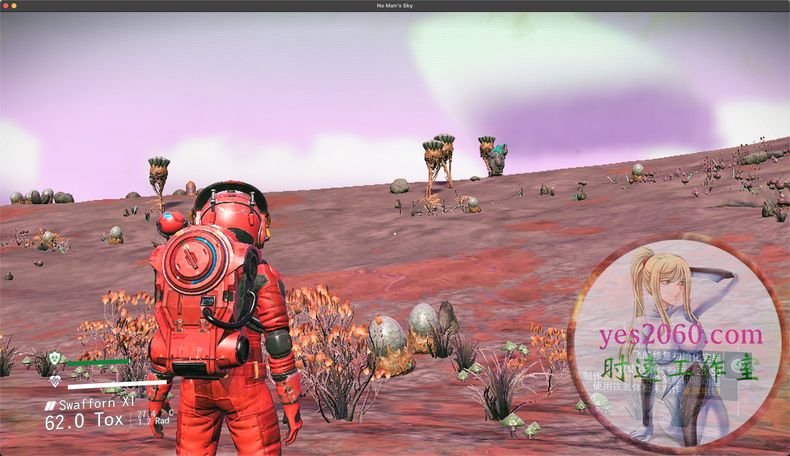Select the life support heart icon
The height and width of the screenshot is (456, 790).
coord(55,380)
